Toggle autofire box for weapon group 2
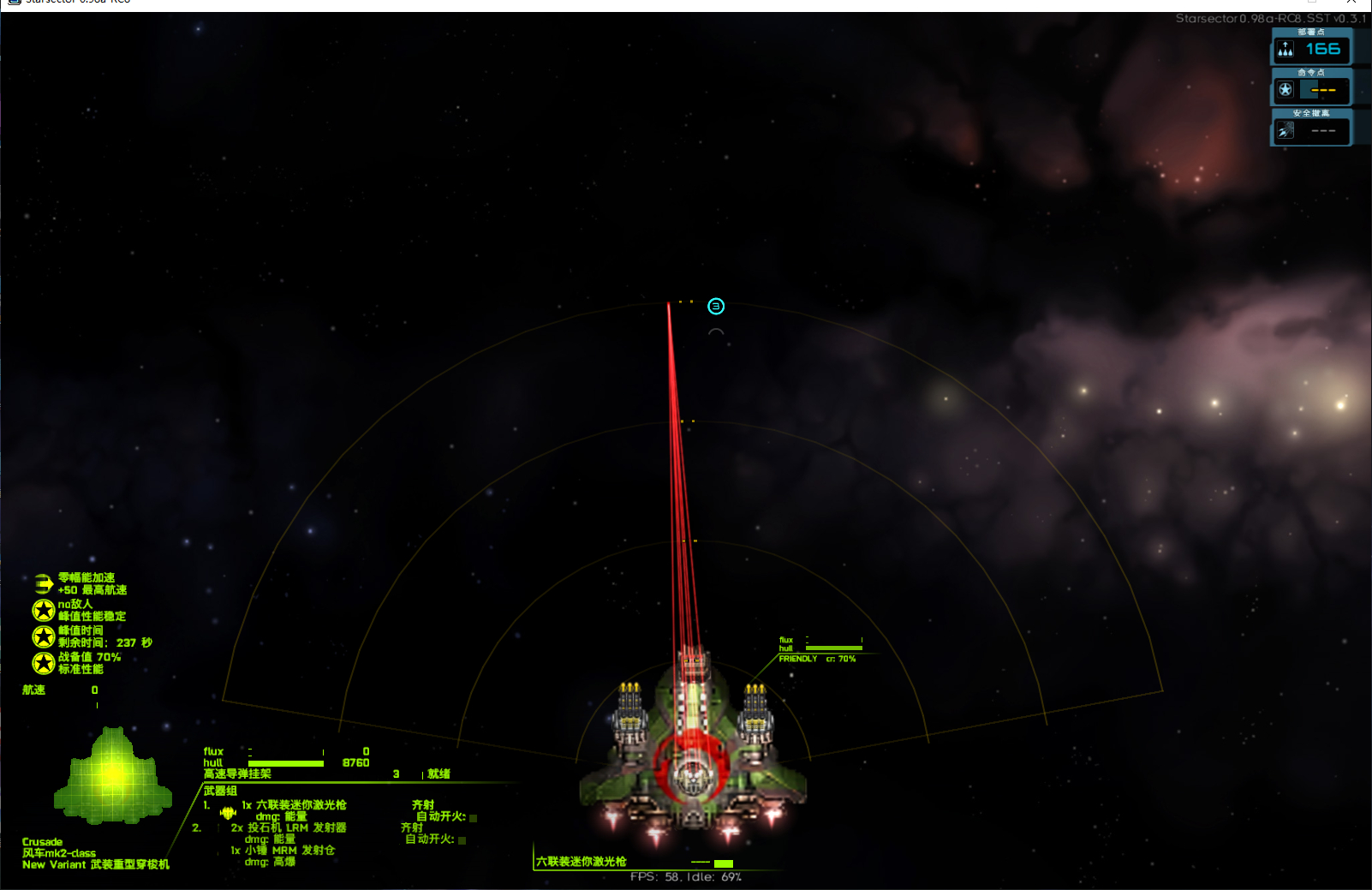This screenshot has width=1372, height=890. click(x=462, y=840)
